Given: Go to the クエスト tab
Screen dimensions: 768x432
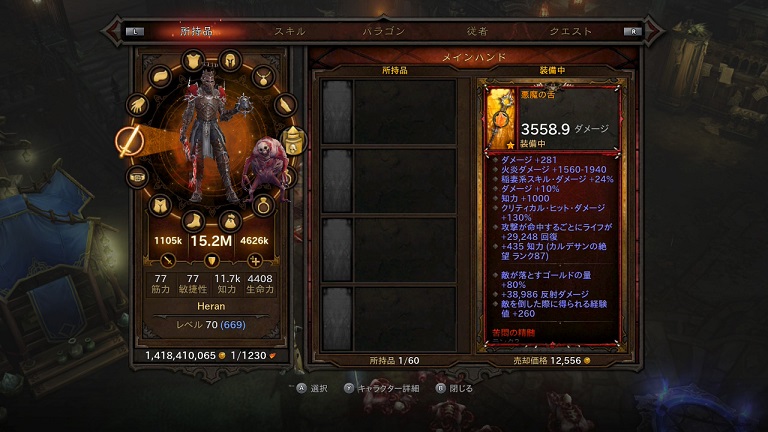Looking at the screenshot, I should [x=570, y=31].
